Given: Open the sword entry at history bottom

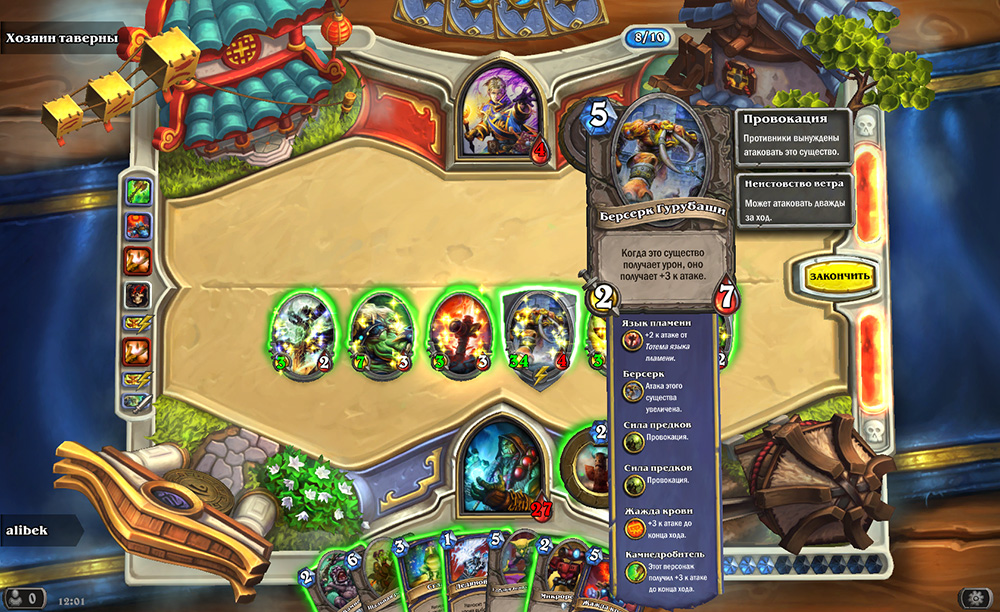Looking at the screenshot, I should (x=137, y=401).
